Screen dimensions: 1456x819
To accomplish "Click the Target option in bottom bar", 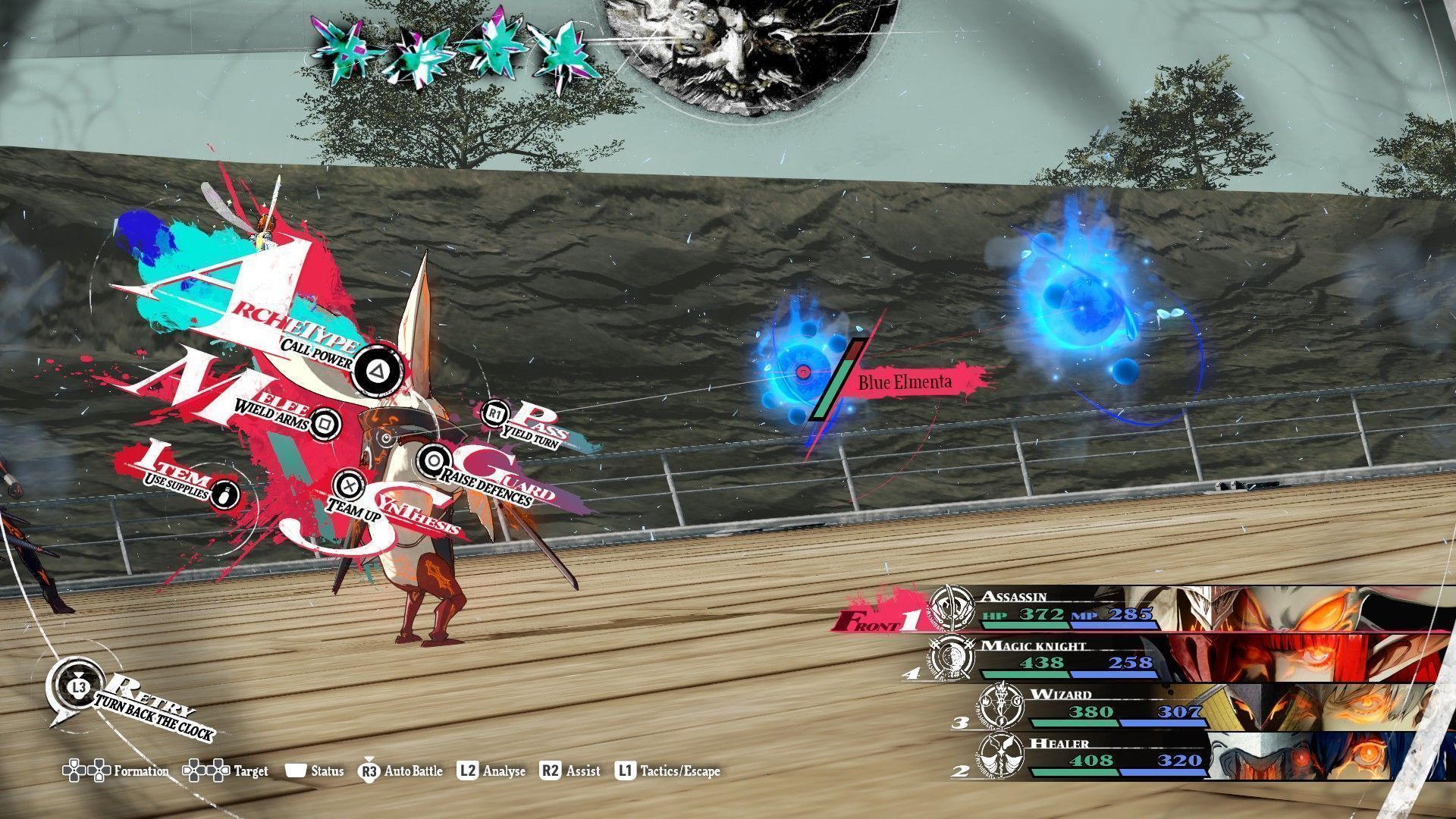I will (x=226, y=771).
